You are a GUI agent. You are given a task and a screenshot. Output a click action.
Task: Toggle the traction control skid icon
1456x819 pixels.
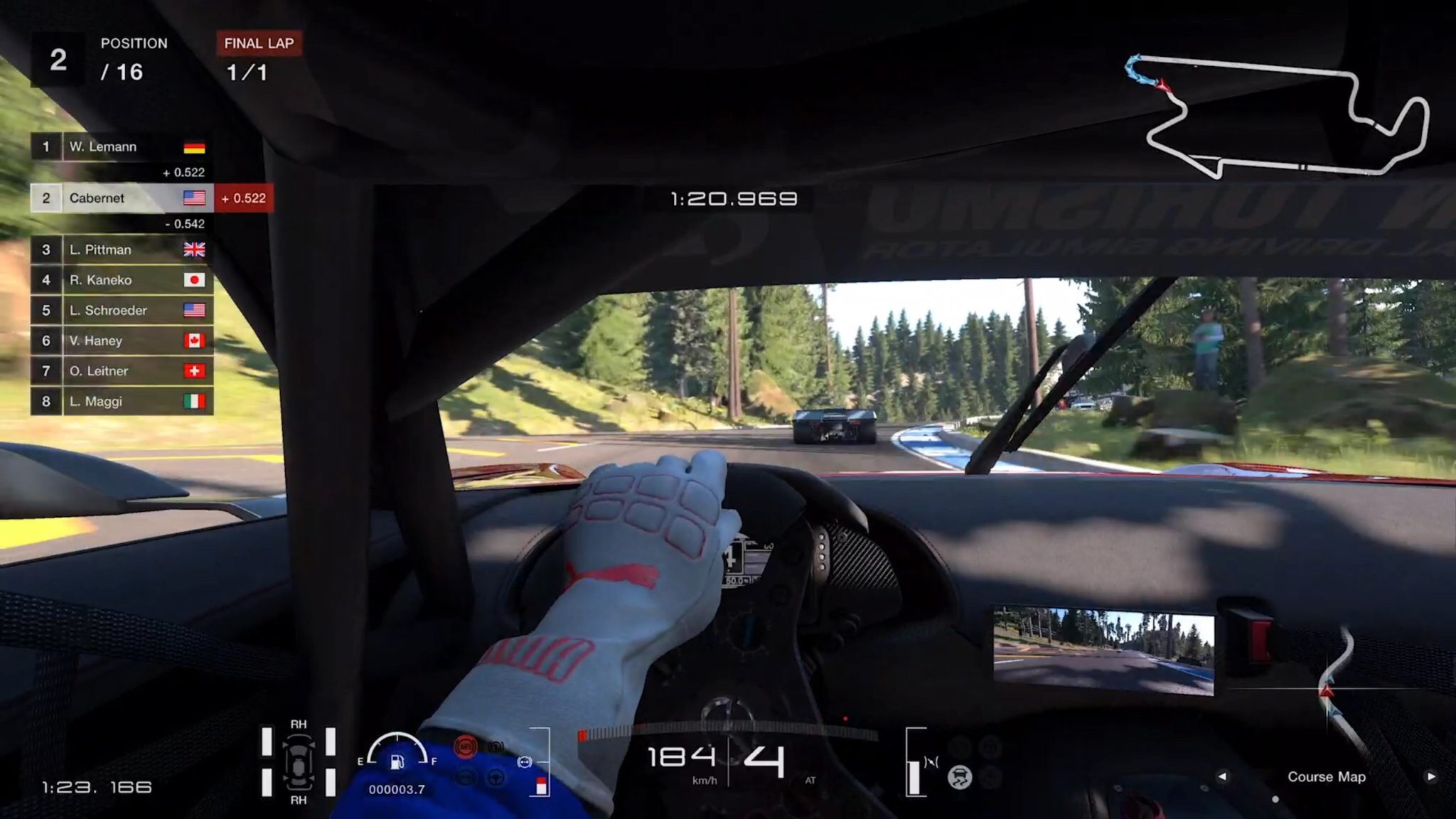click(960, 777)
